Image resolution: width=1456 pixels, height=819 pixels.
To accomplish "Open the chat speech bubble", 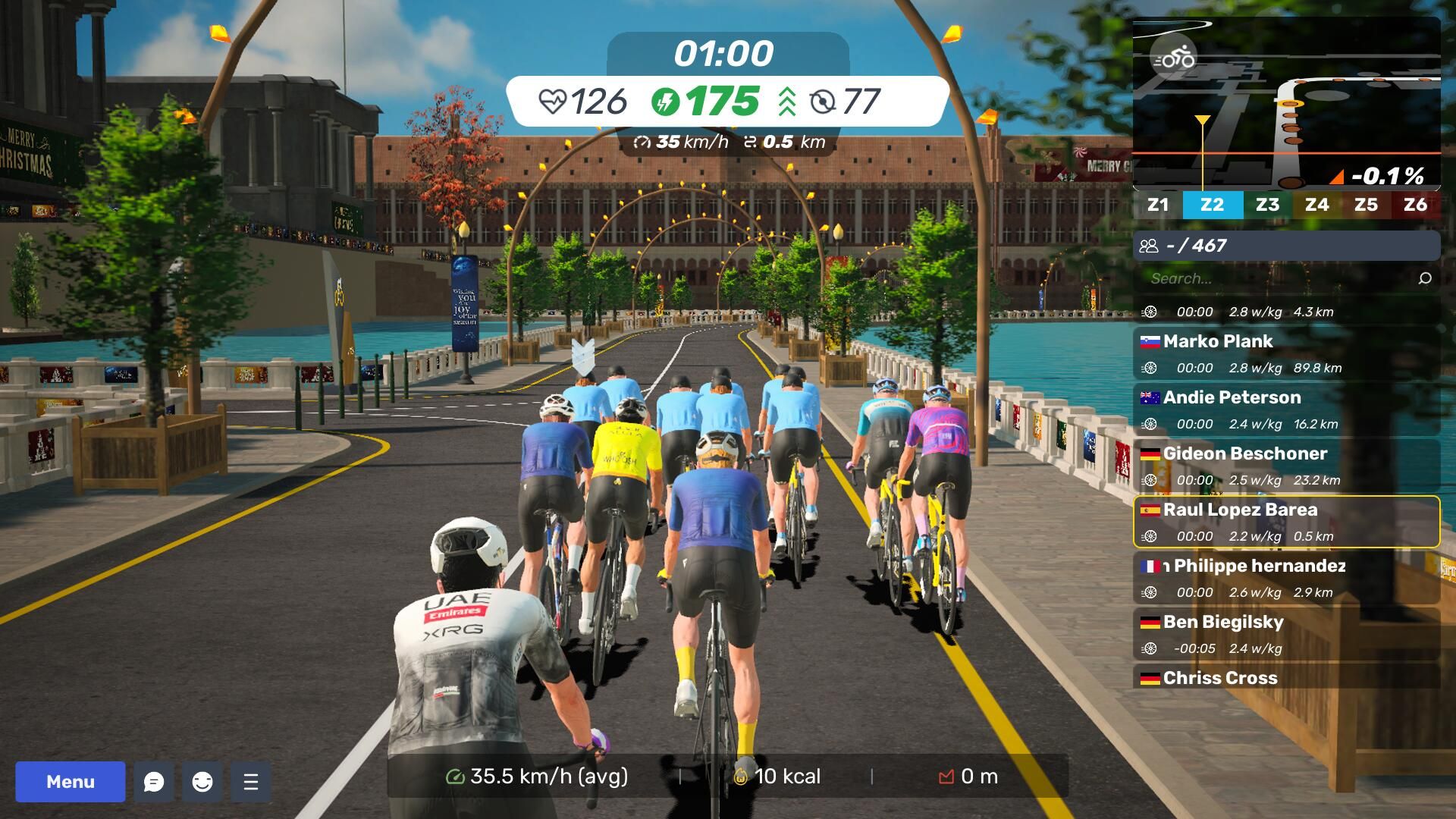I will click(154, 782).
